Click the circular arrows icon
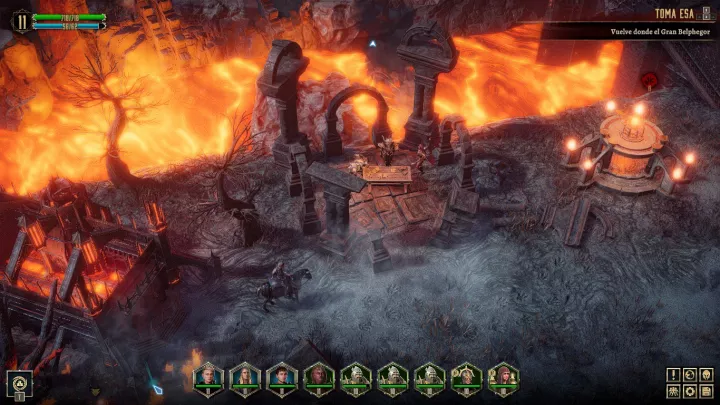Image resolution: width=720 pixels, height=405 pixels. (689, 374)
